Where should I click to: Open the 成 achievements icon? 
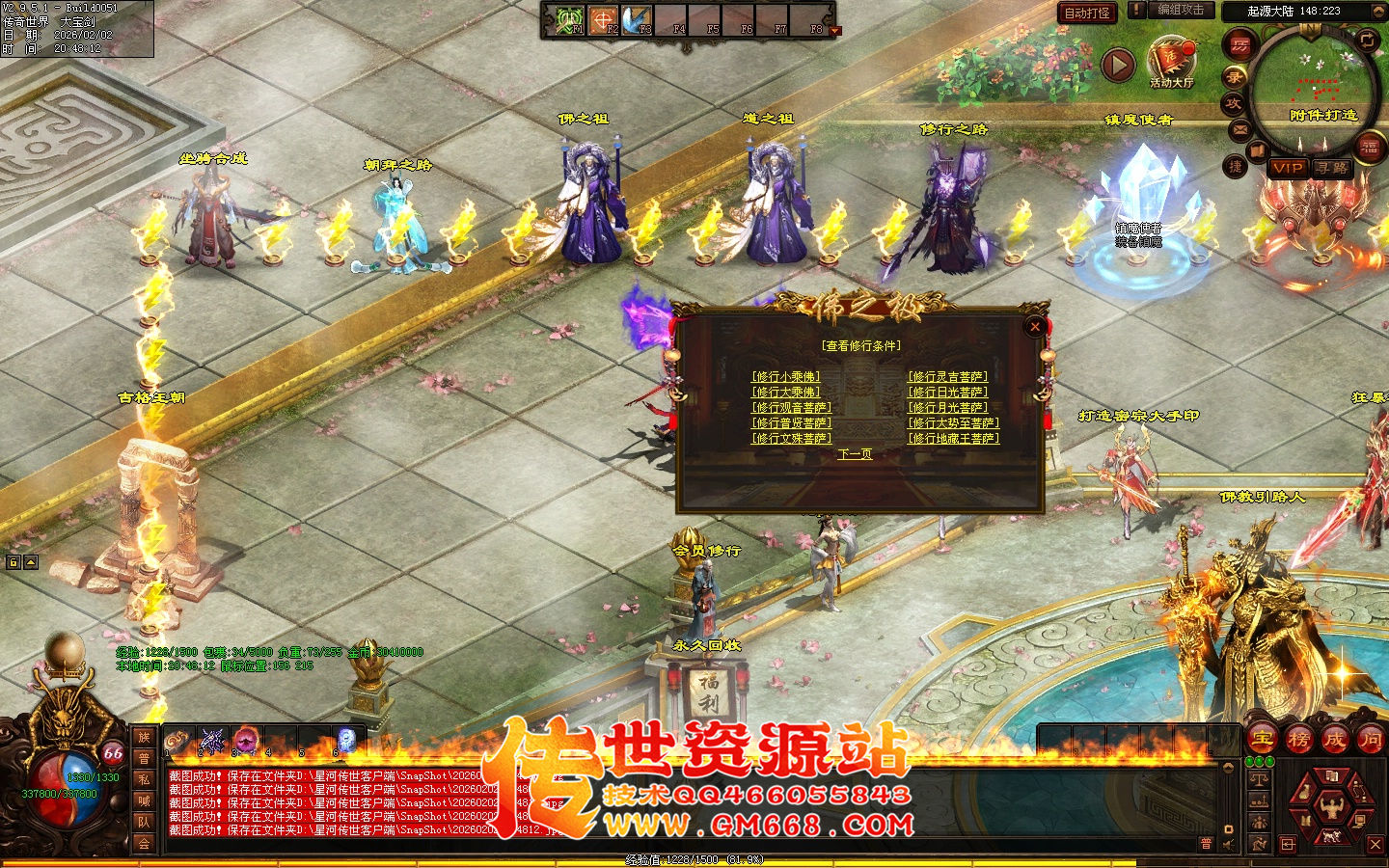(1335, 740)
